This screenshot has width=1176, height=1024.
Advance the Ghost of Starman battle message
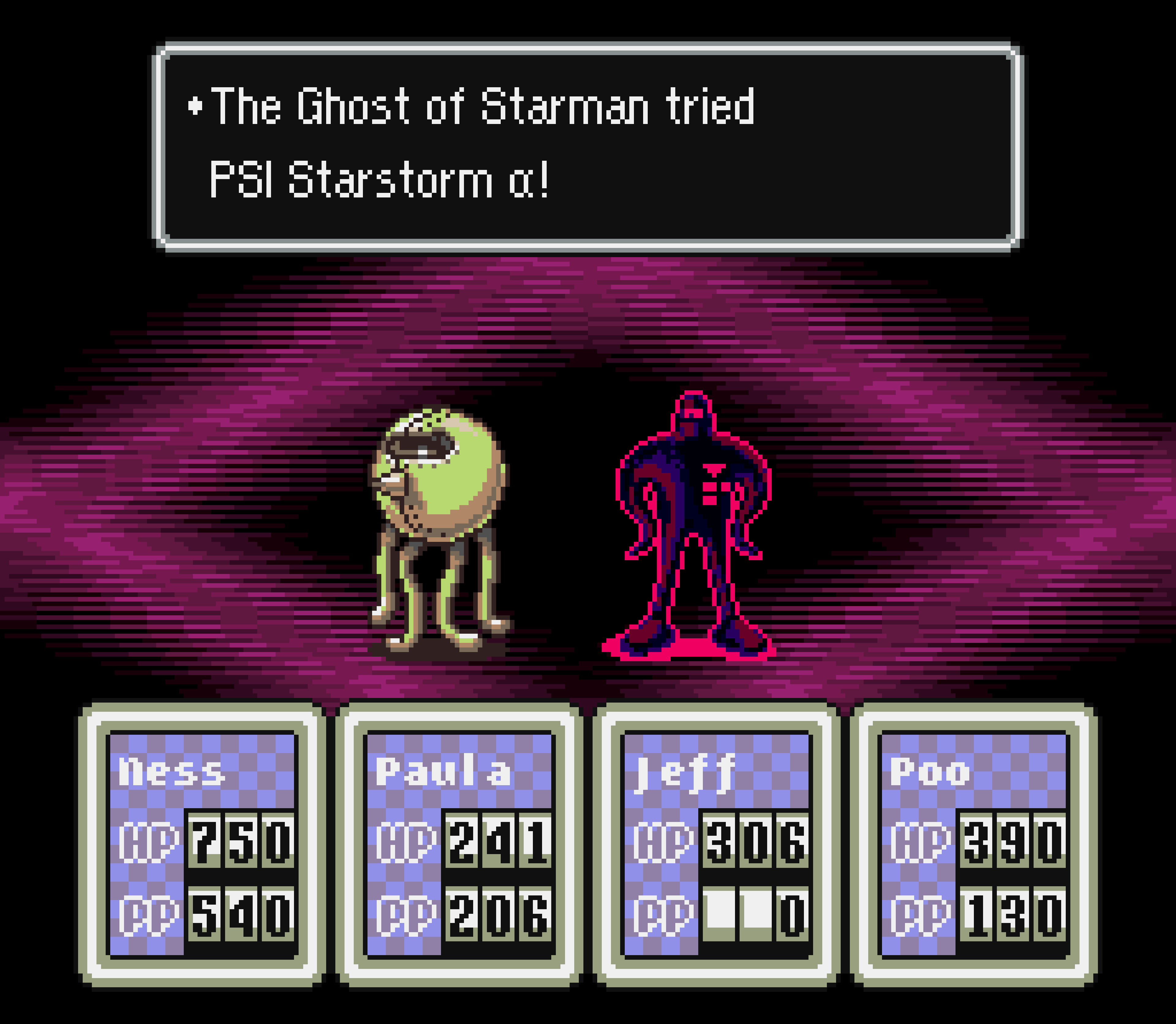tap(588, 146)
